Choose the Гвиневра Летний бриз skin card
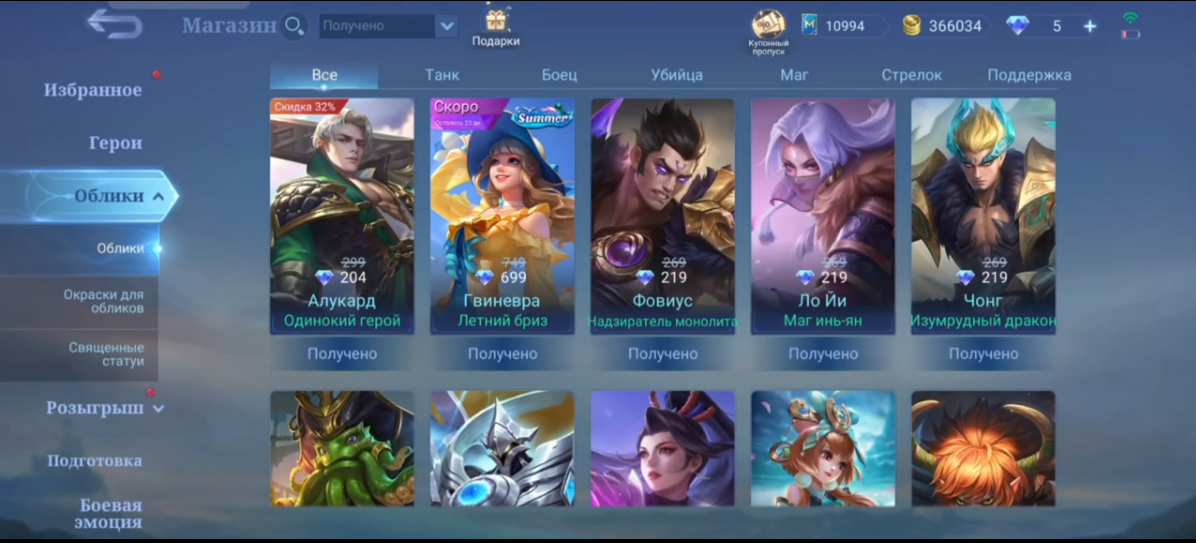This screenshot has height=543, width=1196. pos(502,215)
